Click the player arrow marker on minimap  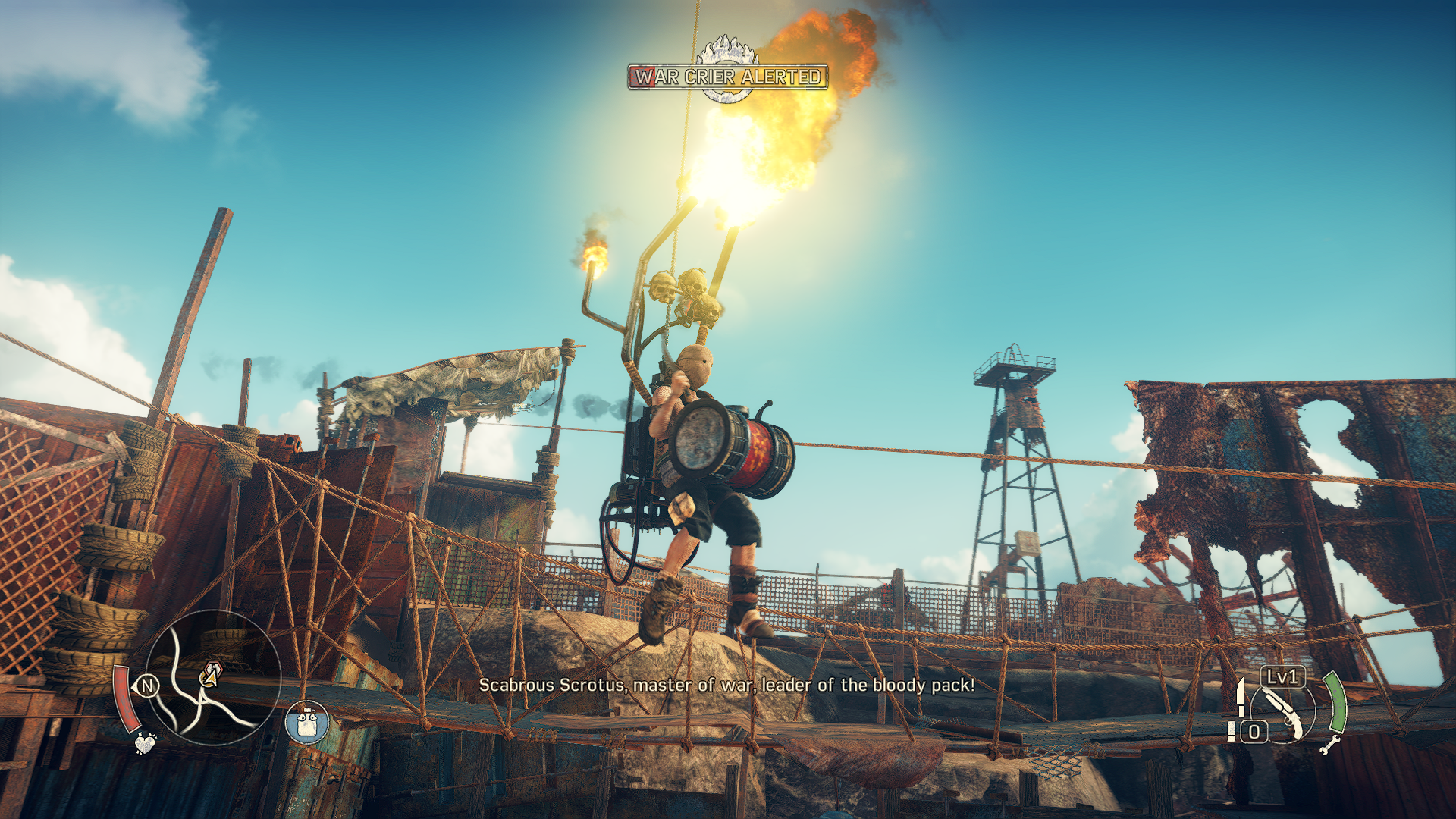coord(211,674)
